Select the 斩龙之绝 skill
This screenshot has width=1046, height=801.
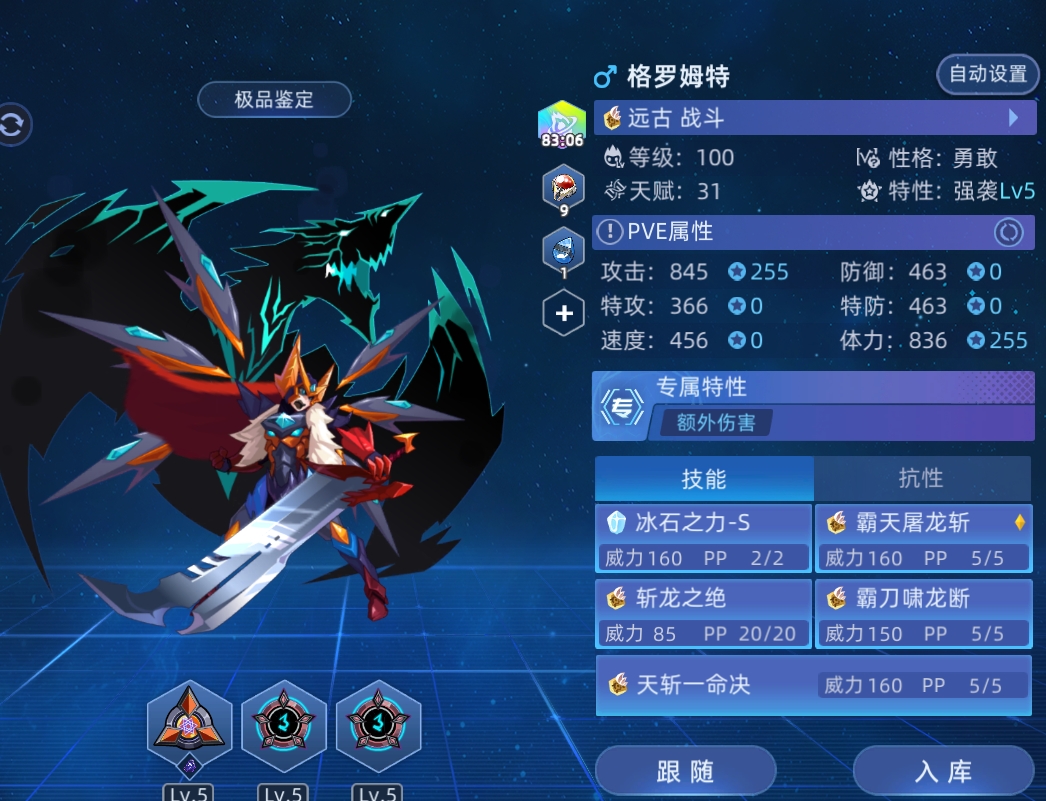point(703,613)
